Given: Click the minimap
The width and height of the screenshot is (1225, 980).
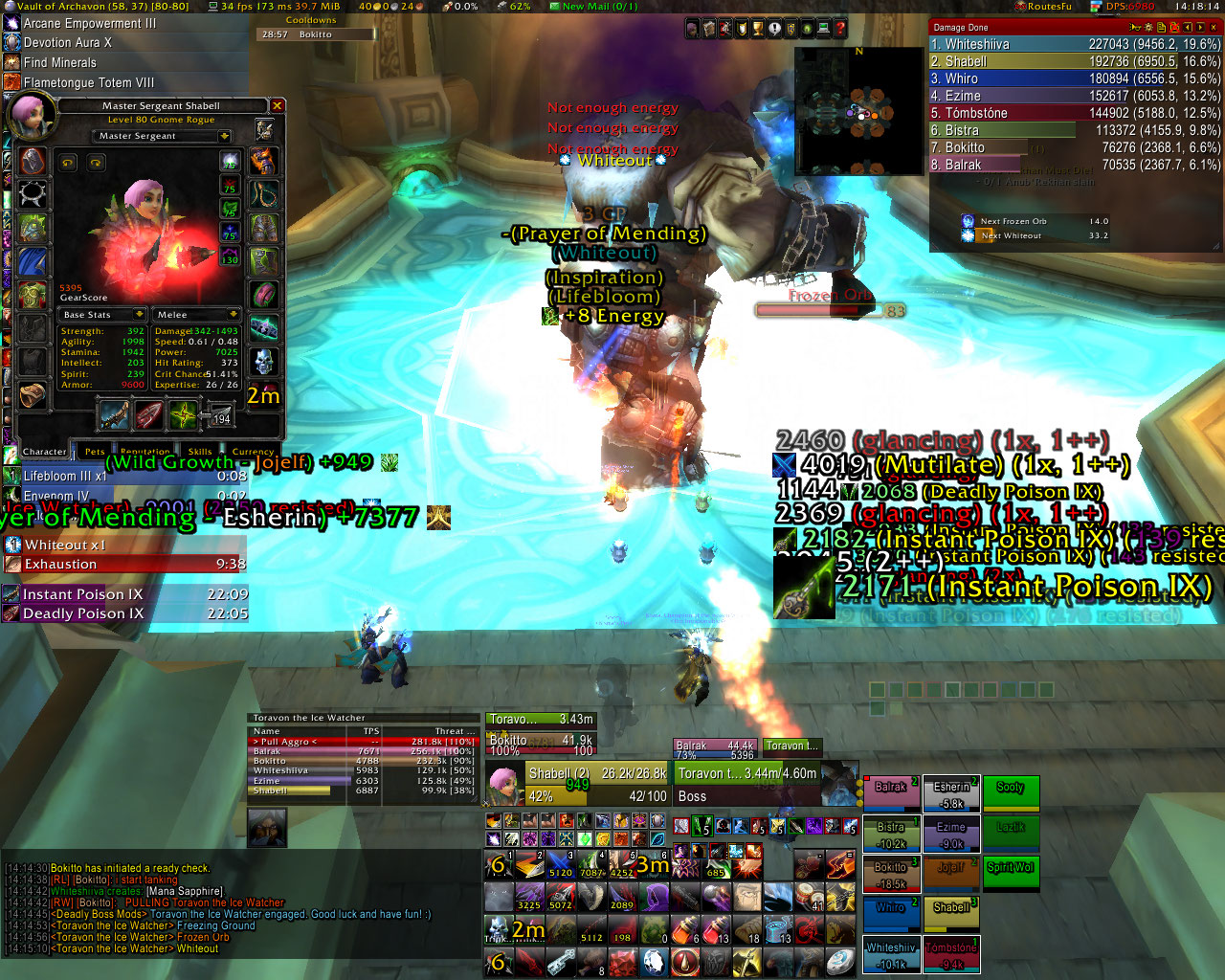Looking at the screenshot, I should point(857,110).
